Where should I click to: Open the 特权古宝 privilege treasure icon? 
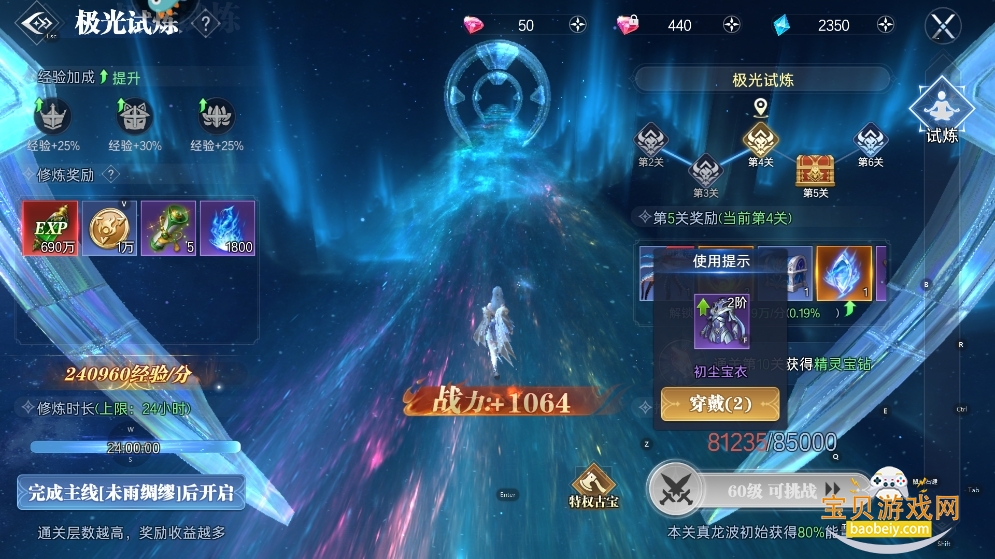594,482
